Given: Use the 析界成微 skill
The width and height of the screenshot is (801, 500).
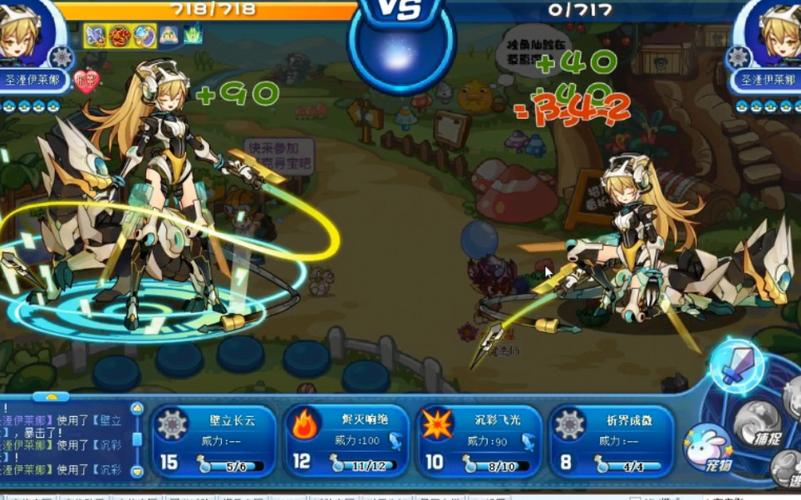Looking at the screenshot, I should (610, 440).
